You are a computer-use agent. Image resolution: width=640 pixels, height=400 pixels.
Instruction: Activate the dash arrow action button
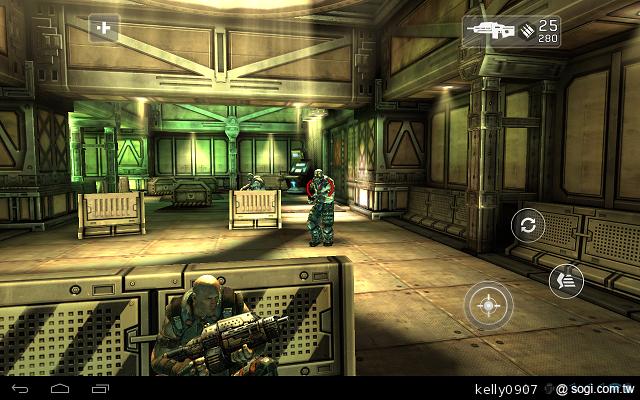pyautogui.click(x=566, y=282)
